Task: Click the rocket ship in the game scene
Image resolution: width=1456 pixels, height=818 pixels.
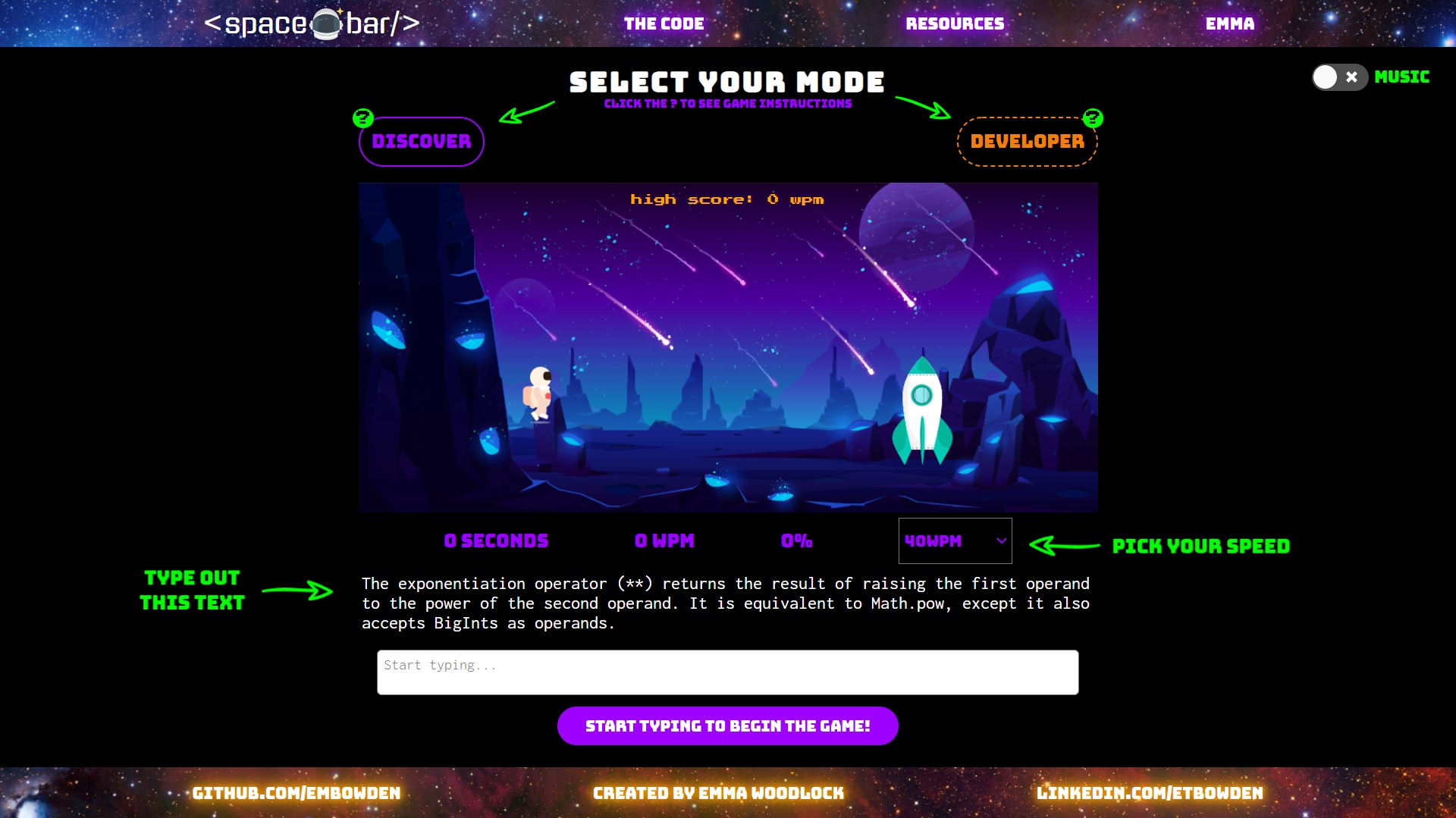Action: pyautogui.click(x=921, y=413)
